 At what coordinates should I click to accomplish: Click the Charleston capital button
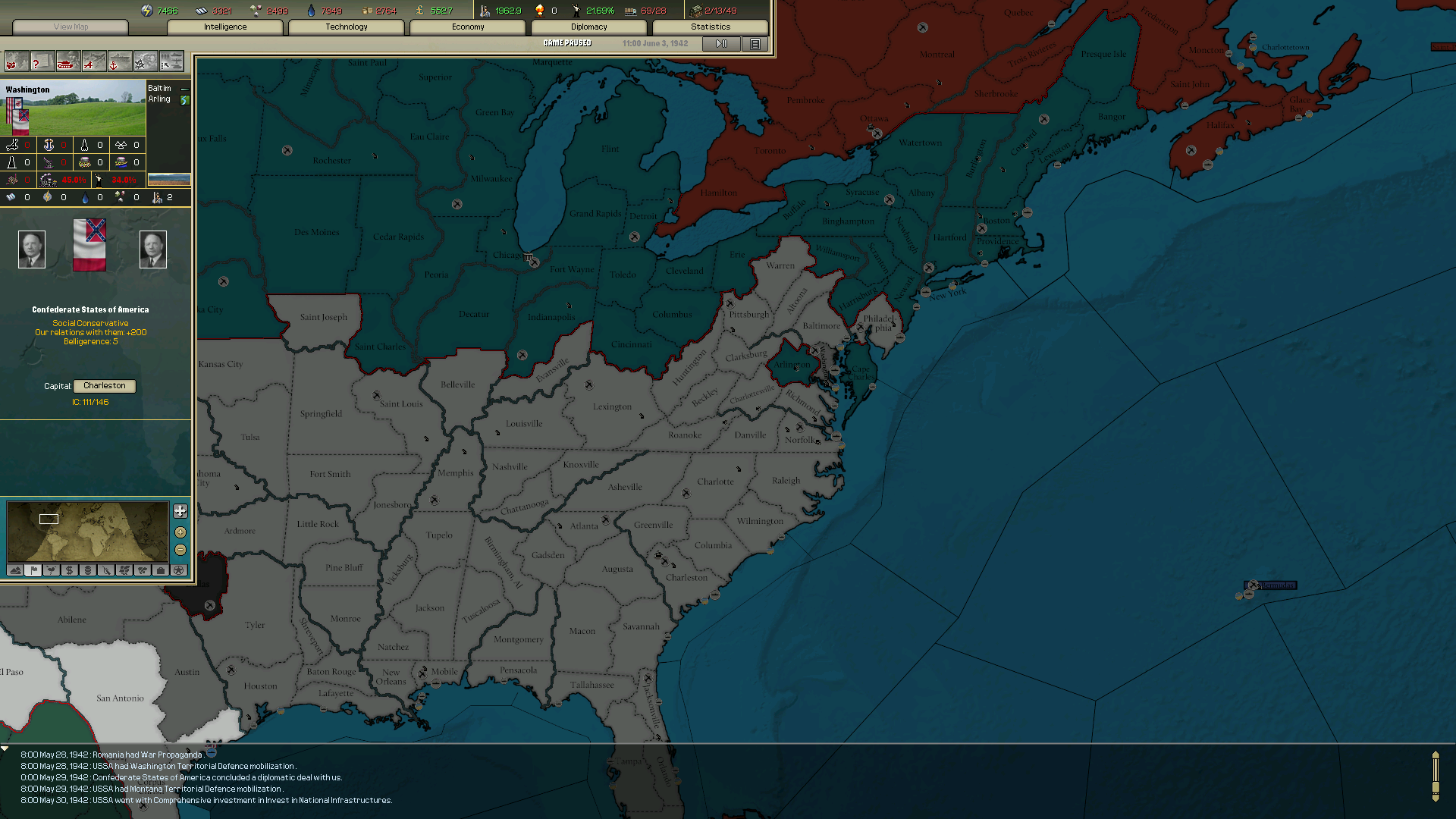(105, 386)
